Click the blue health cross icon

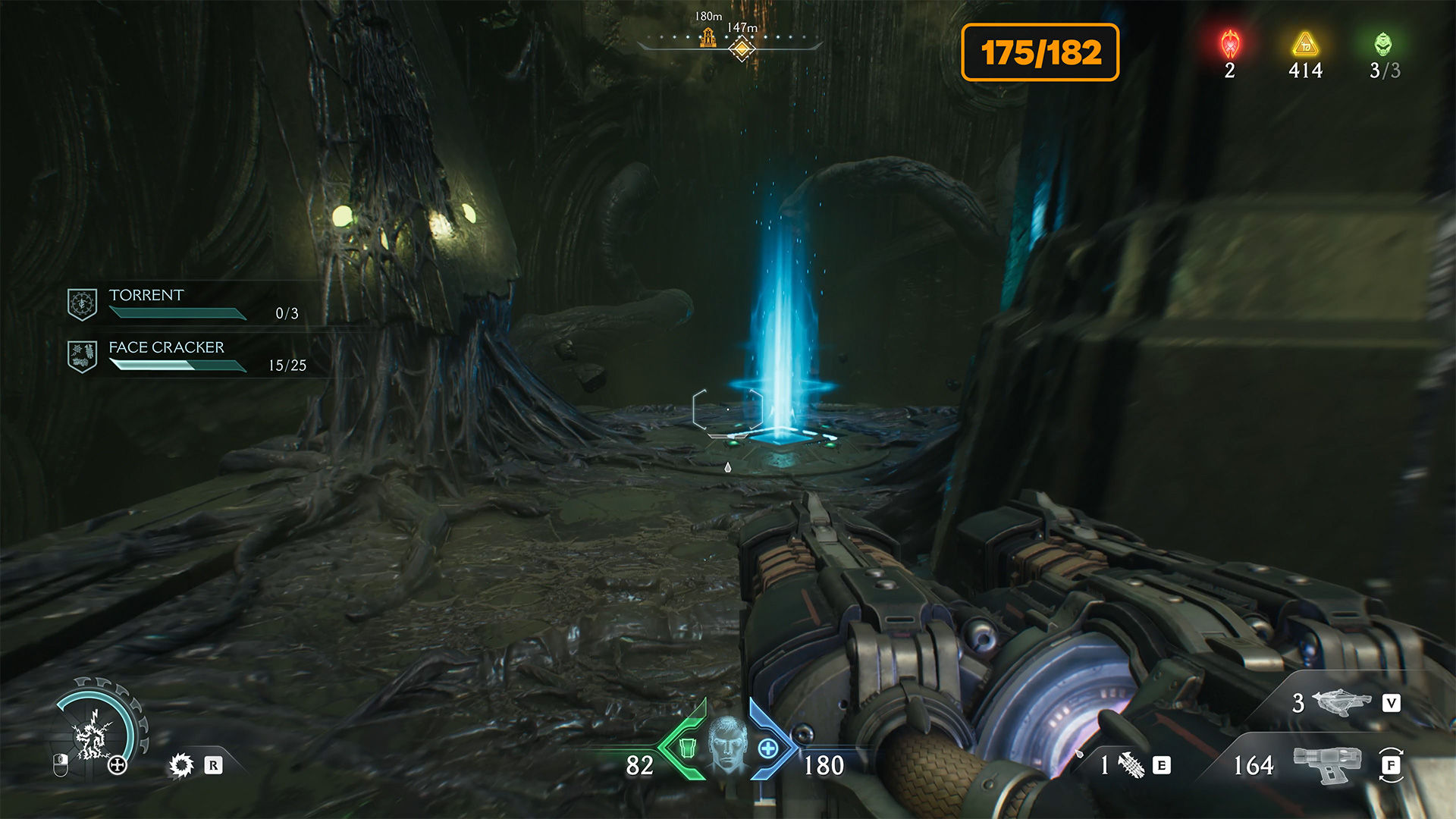(x=767, y=748)
